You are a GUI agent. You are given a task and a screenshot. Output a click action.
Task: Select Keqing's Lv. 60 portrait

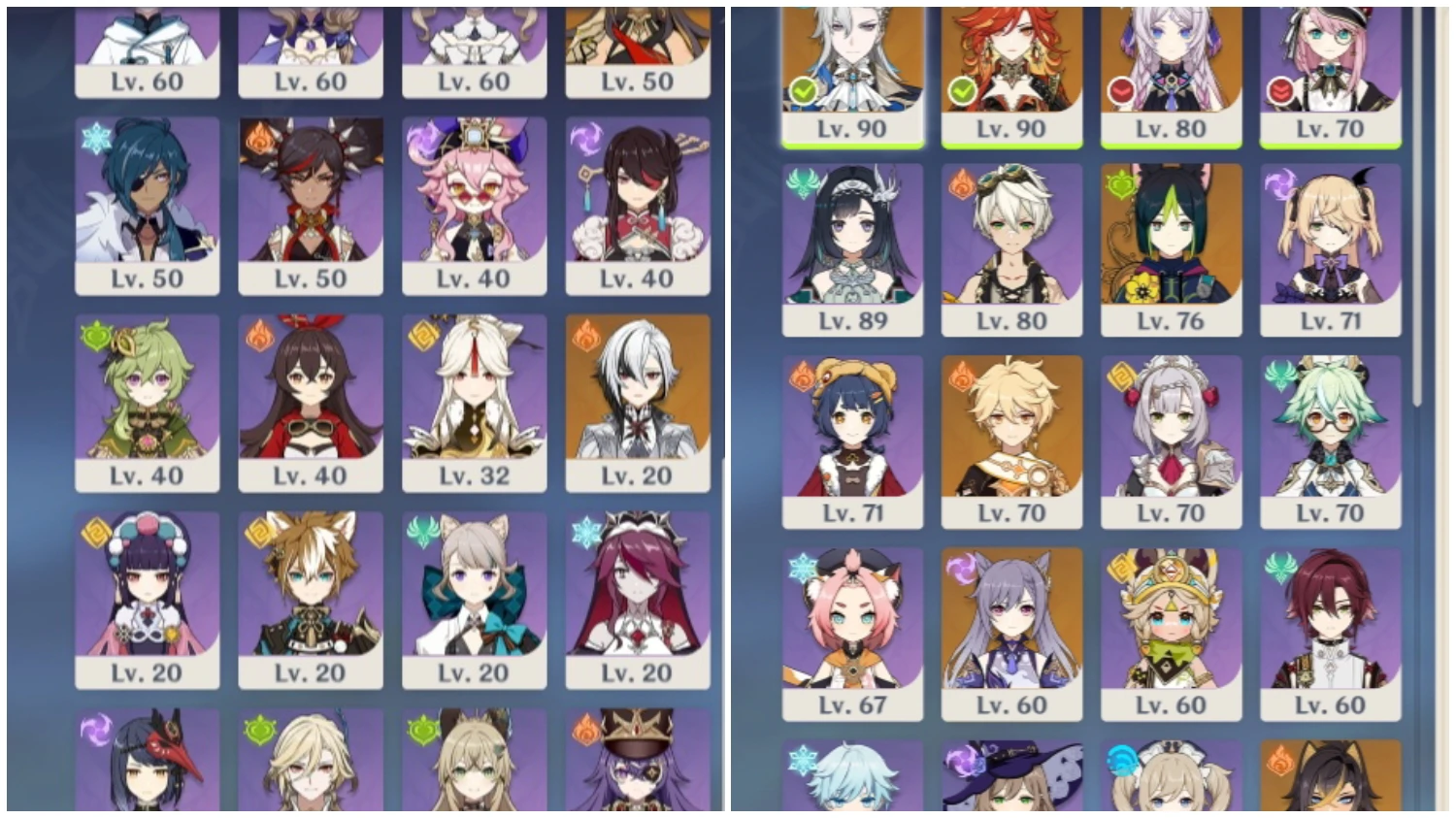click(x=1010, y=621)
